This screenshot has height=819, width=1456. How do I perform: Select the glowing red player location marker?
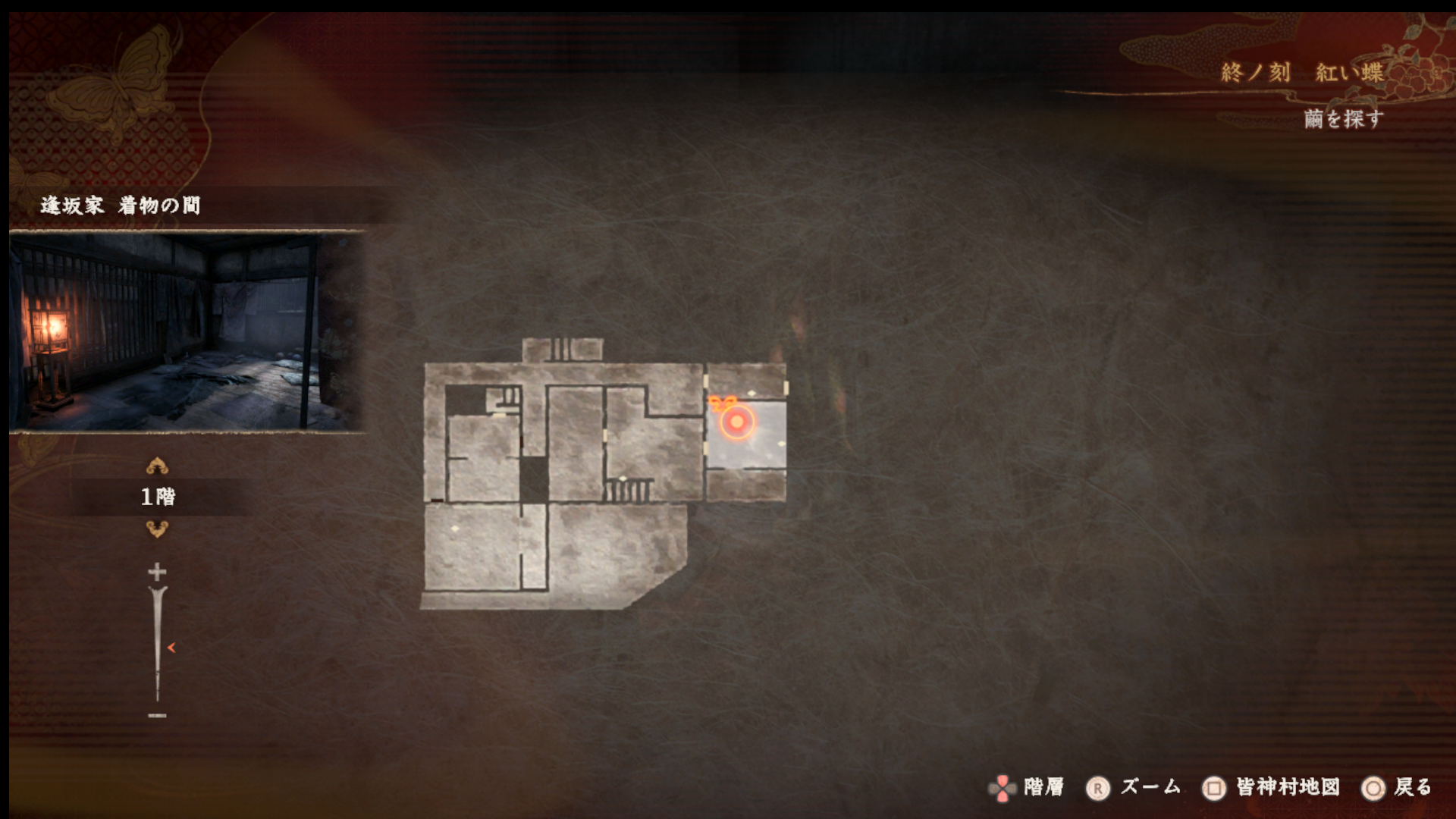736,422
